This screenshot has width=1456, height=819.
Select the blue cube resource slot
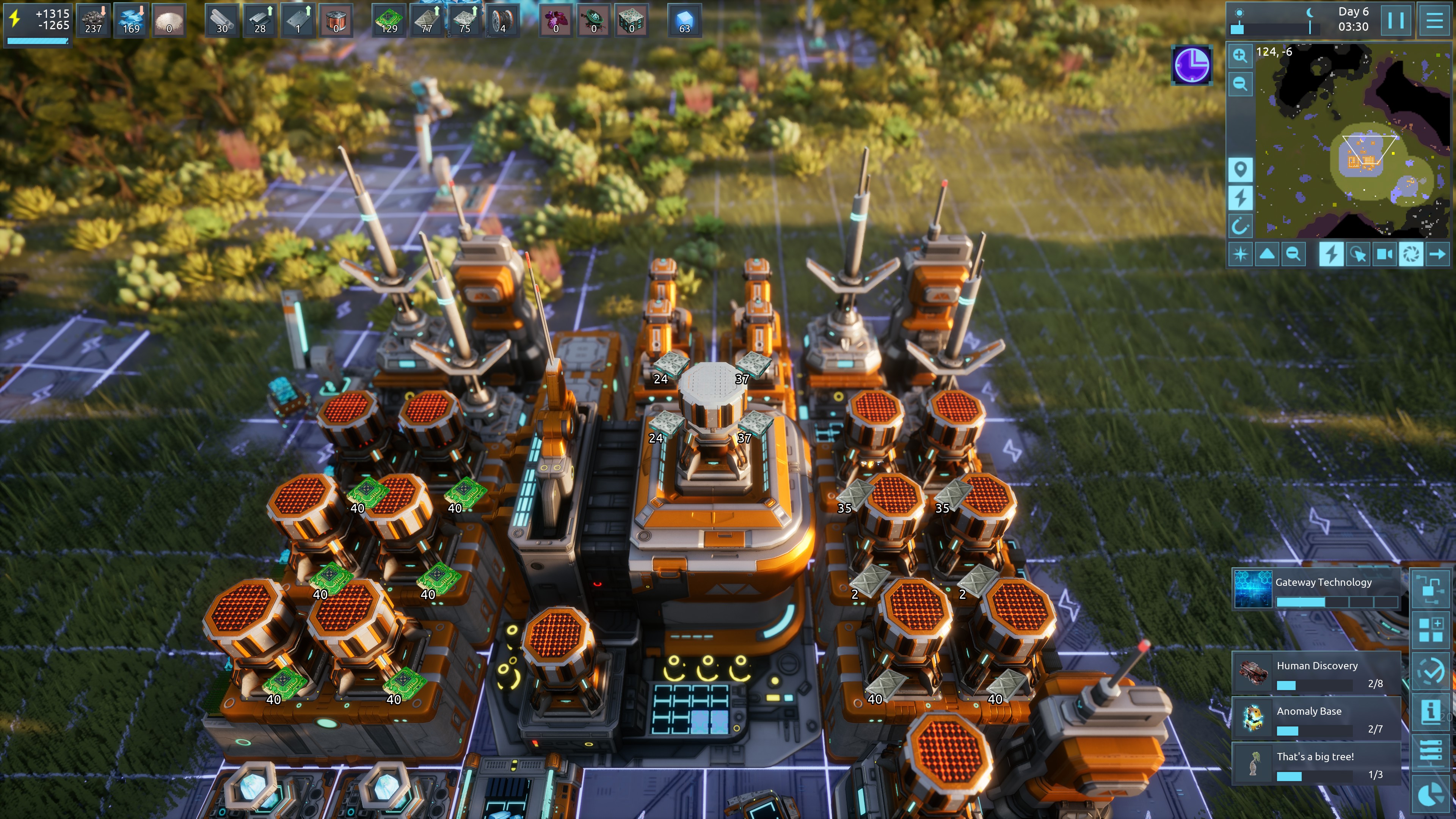tap(684, 20)
